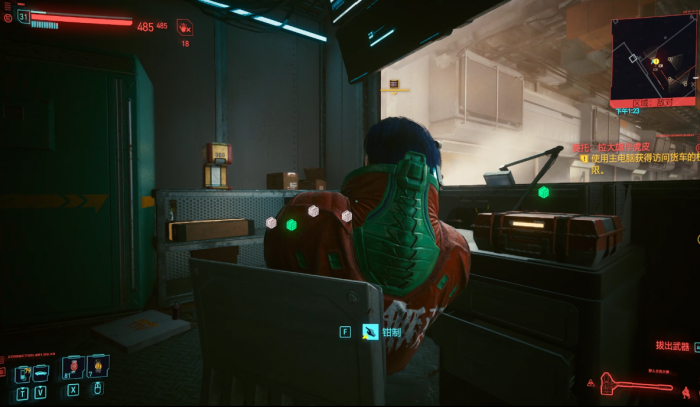Select the yellow grenade gadget slot

[x=100, y=367]
